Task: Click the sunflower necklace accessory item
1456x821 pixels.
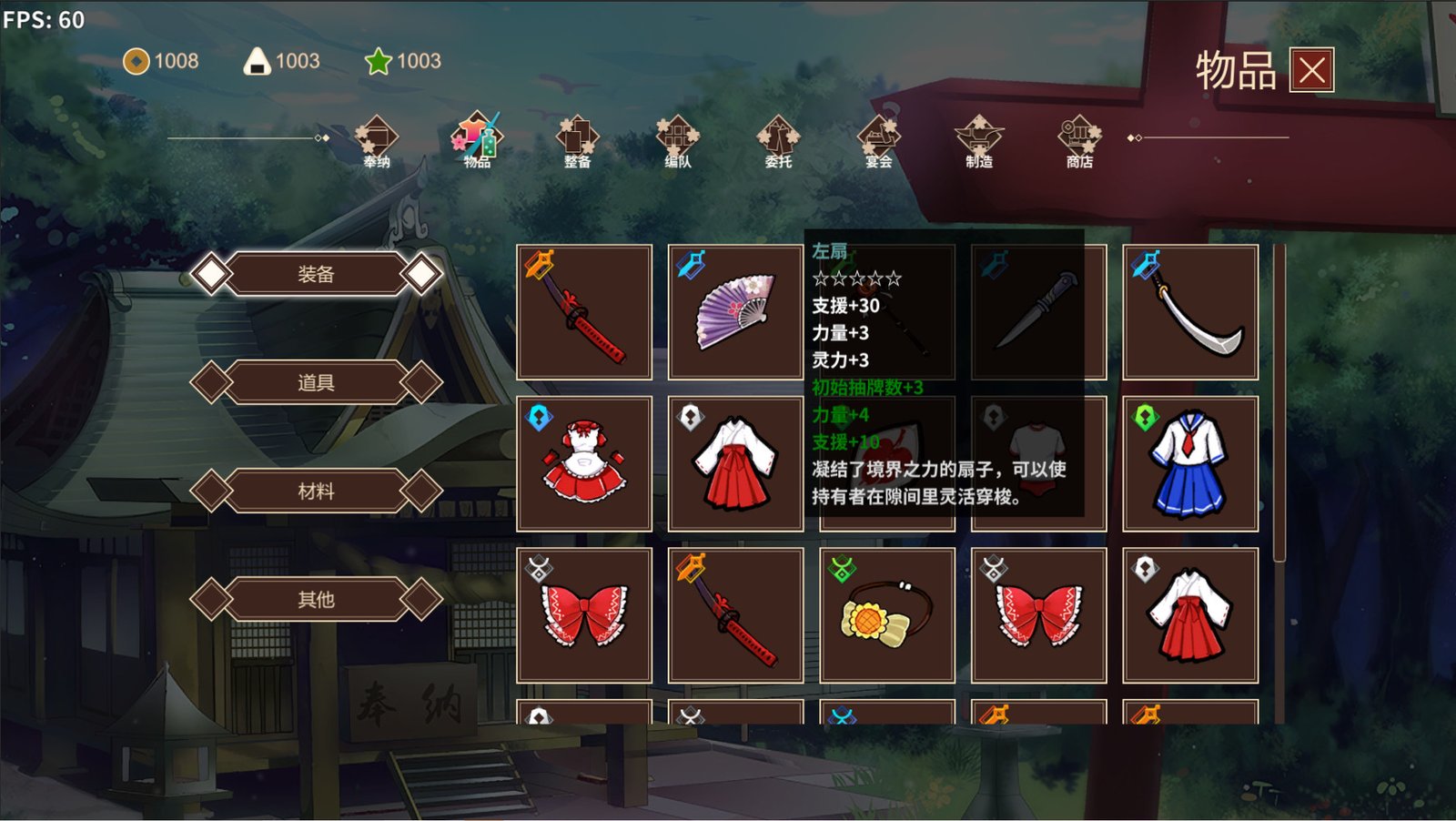Action: (887, 614)
